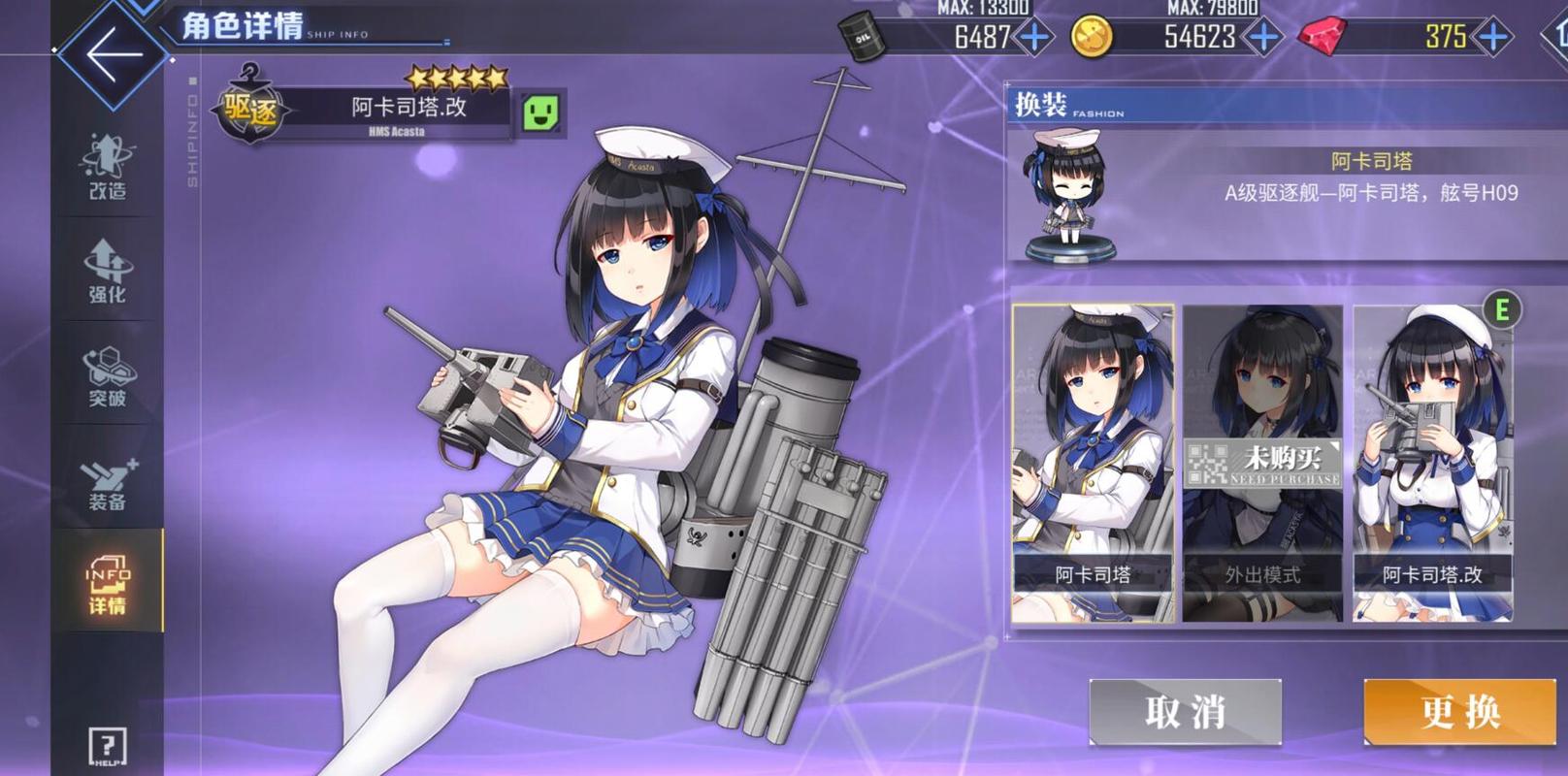This screenshot has width=1568, height=776.
Task: Select the 阿卡司塔 default skin thumbnail
Action: 1093,463
